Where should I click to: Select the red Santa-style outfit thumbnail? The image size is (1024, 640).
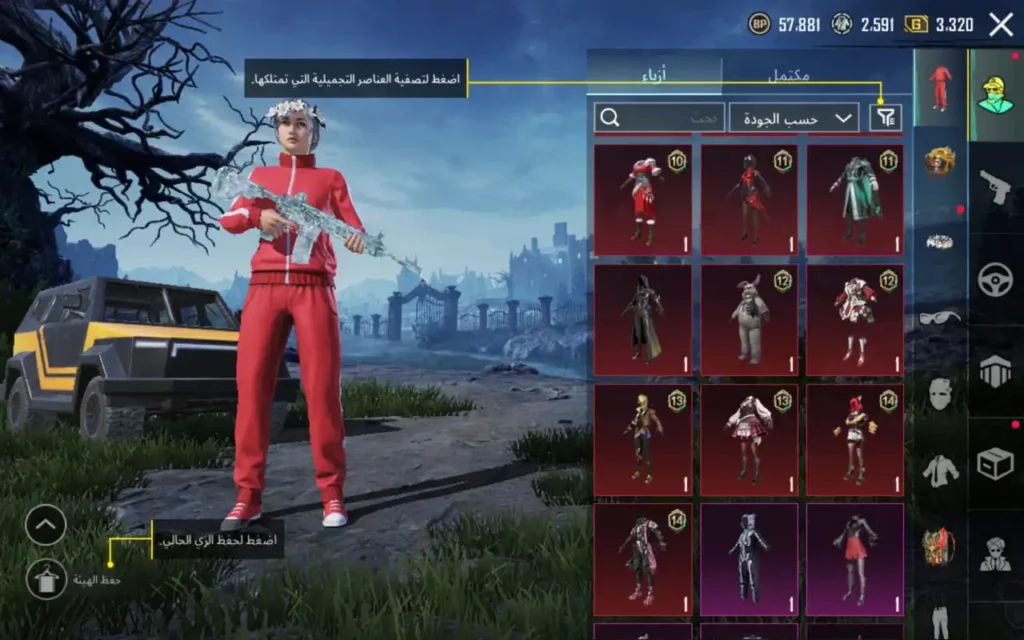[x=642, y=199]
